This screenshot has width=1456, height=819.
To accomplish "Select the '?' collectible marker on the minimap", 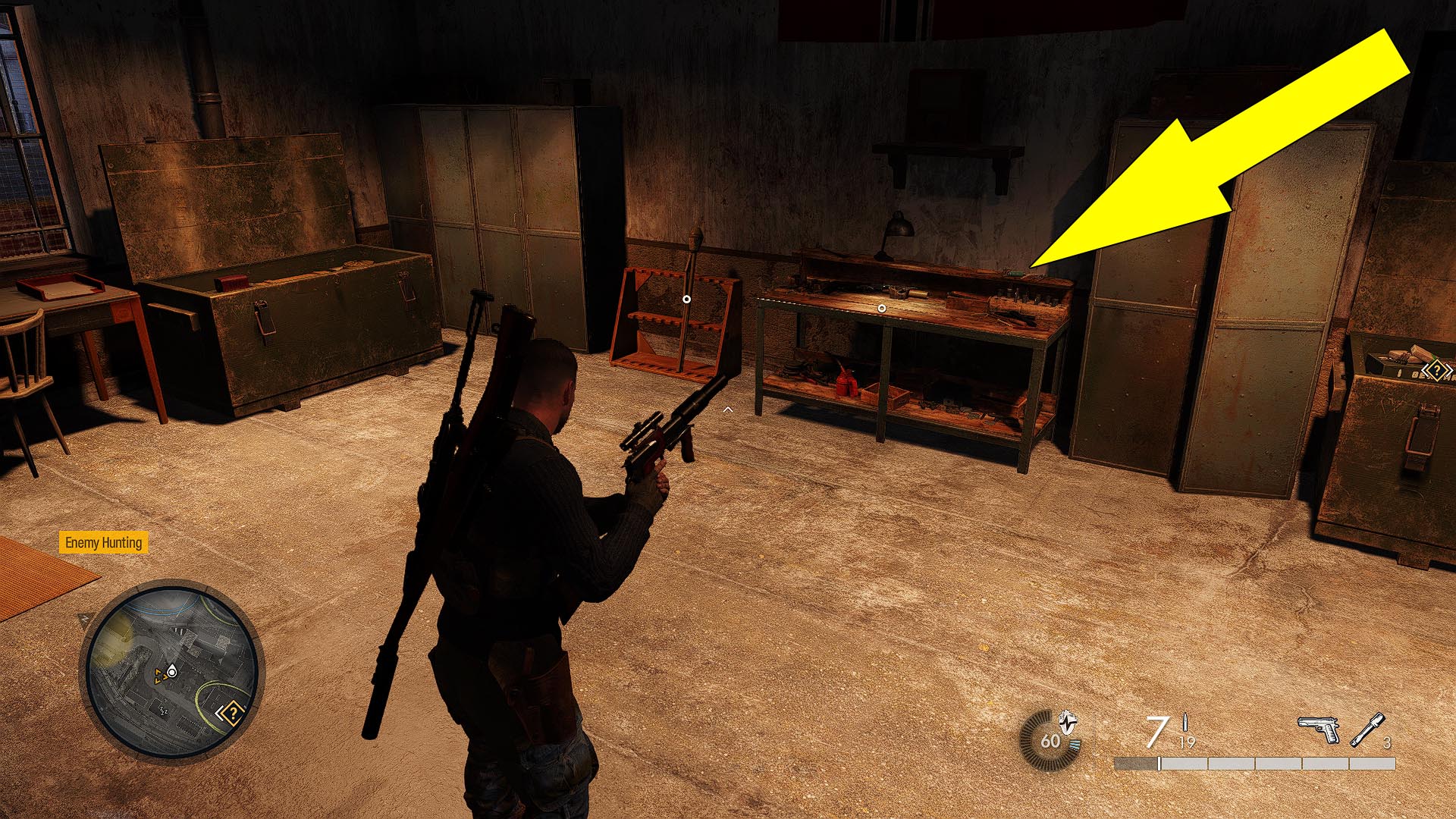I will [x=233, y=713].
